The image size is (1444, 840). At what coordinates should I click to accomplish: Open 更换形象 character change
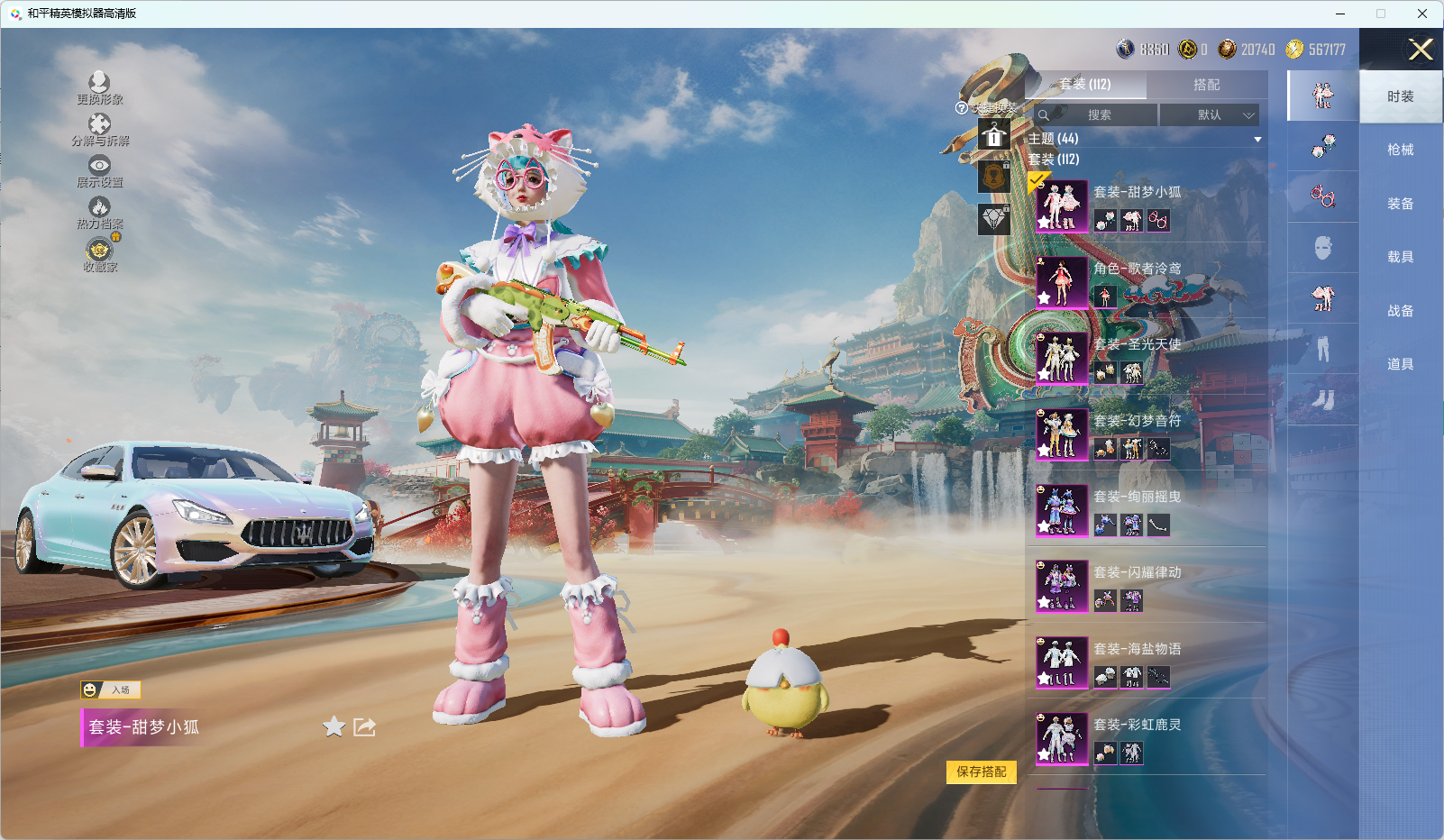99,88
